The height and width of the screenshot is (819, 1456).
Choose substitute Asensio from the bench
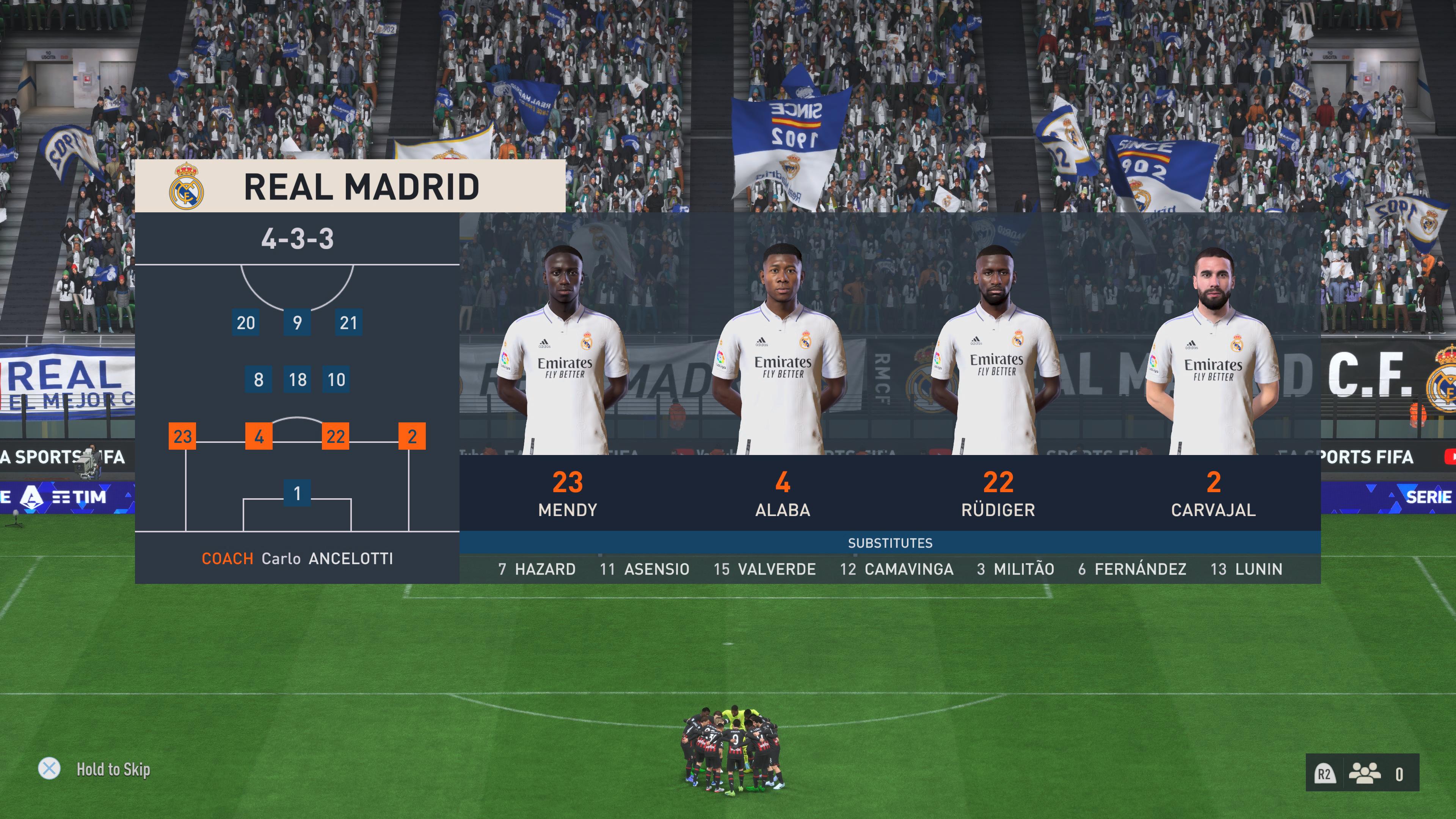[x=644, y=569]
